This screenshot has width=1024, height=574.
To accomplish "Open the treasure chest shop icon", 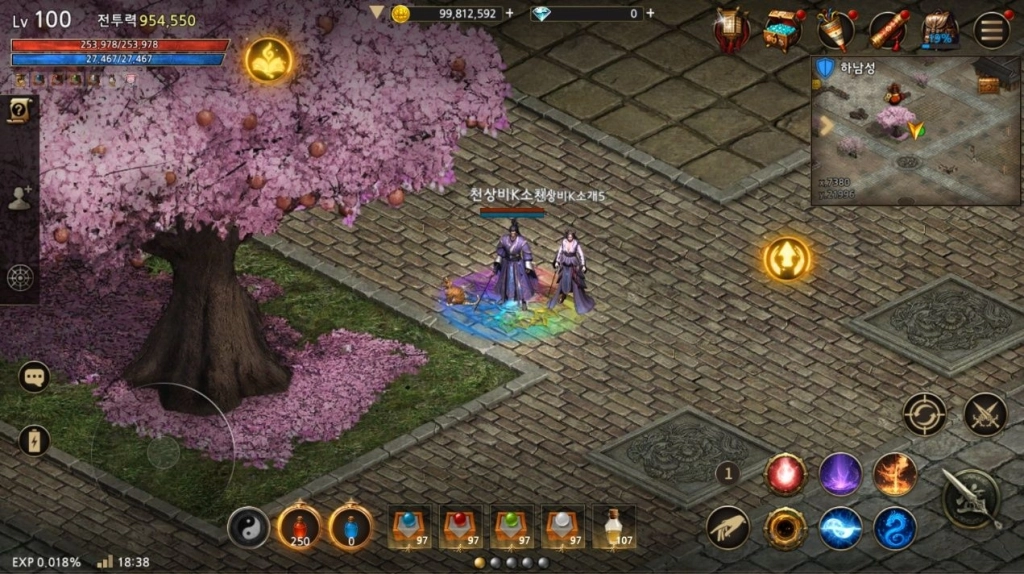I will [x=782, y=30].
